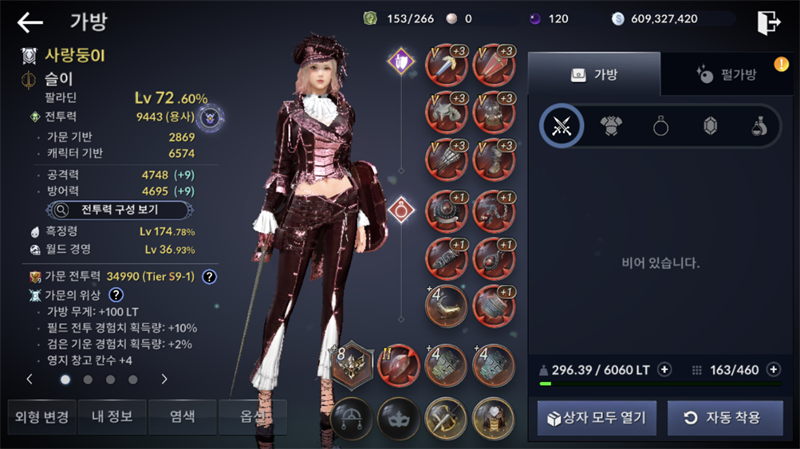Filter bag by armor category icon
The width and height of the screenshot is (800, 449).
[611, 126]
